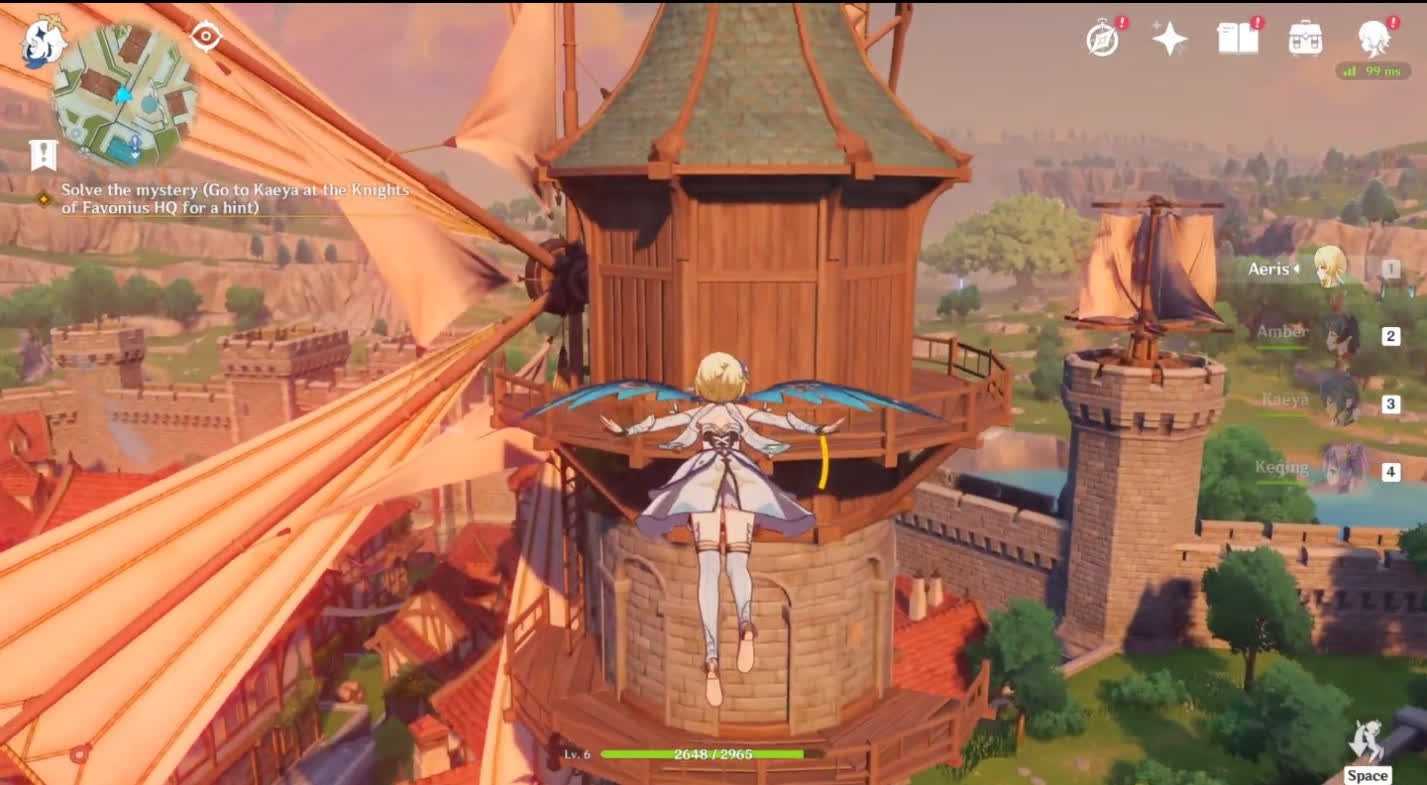Viewport: 1427px width, 785px height.
Task: Switch to party member Kaeya
Action: (x=1338, y=403)
